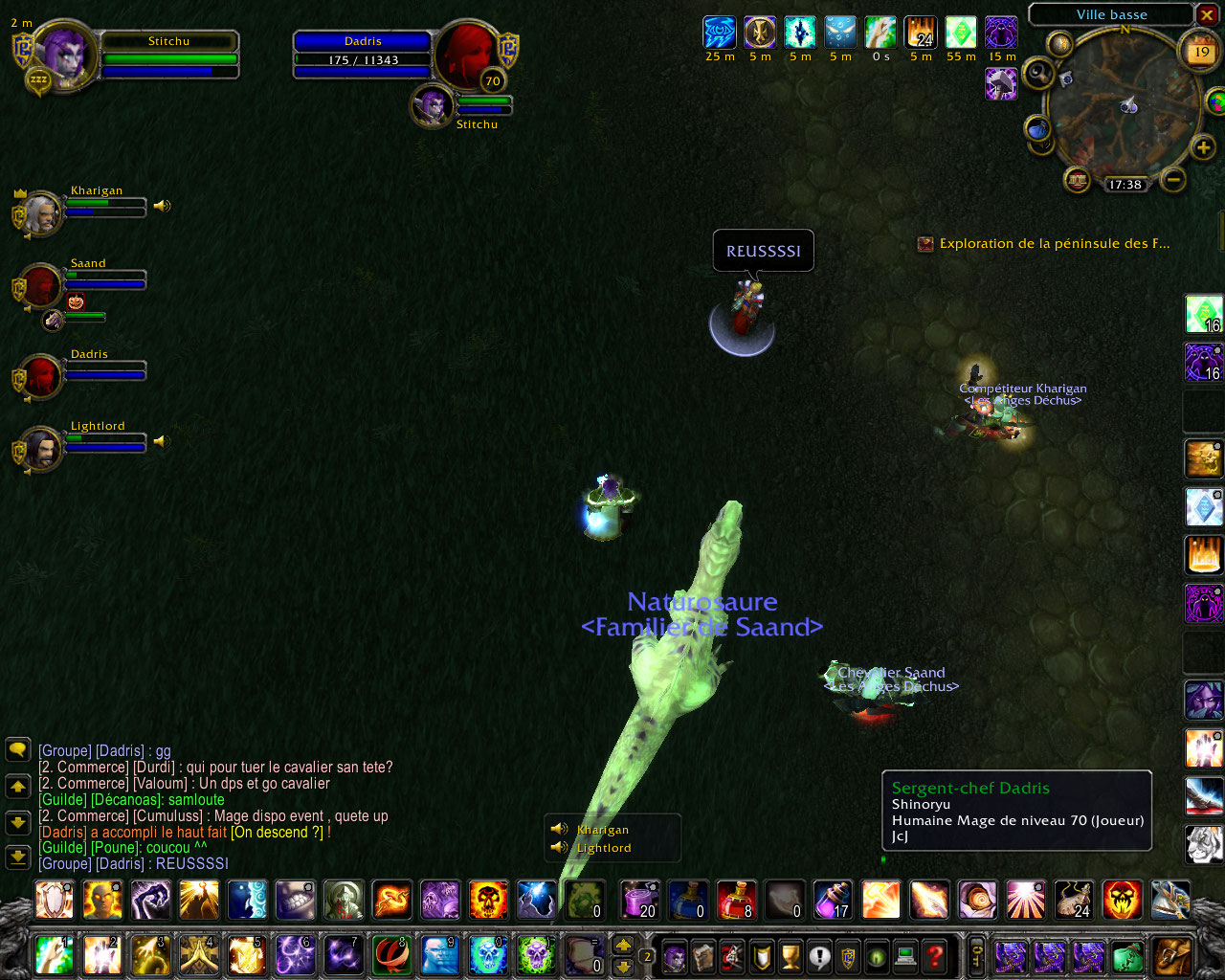Open the main backpack
Viewport: 1225px width, 980px height.
point(1171,955)
